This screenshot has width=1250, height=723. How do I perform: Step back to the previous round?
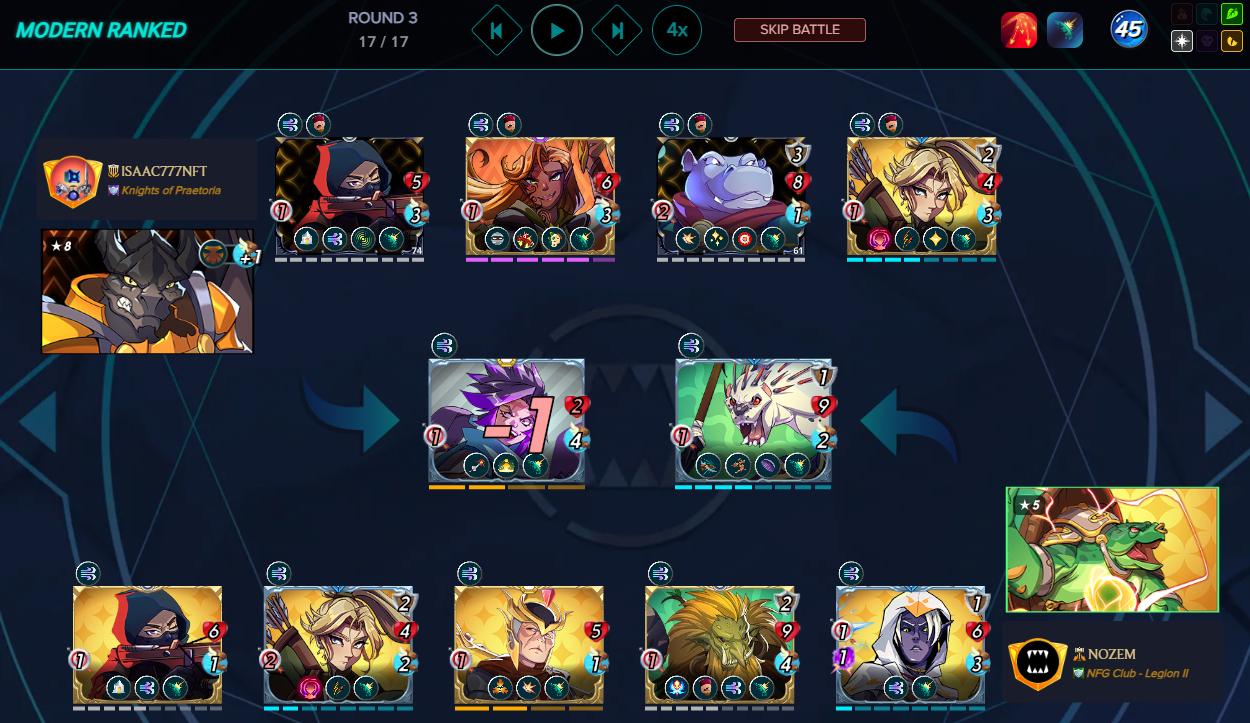pos(497,30)
